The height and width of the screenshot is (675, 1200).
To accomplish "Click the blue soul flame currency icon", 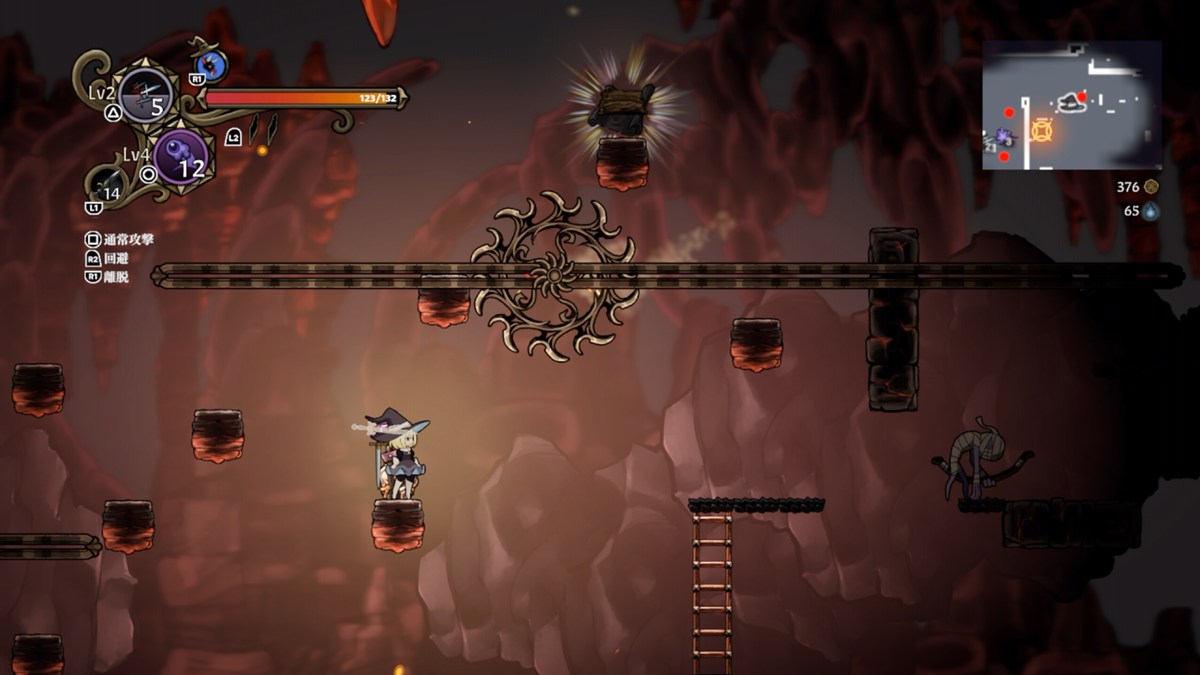I will point(1151,211).
